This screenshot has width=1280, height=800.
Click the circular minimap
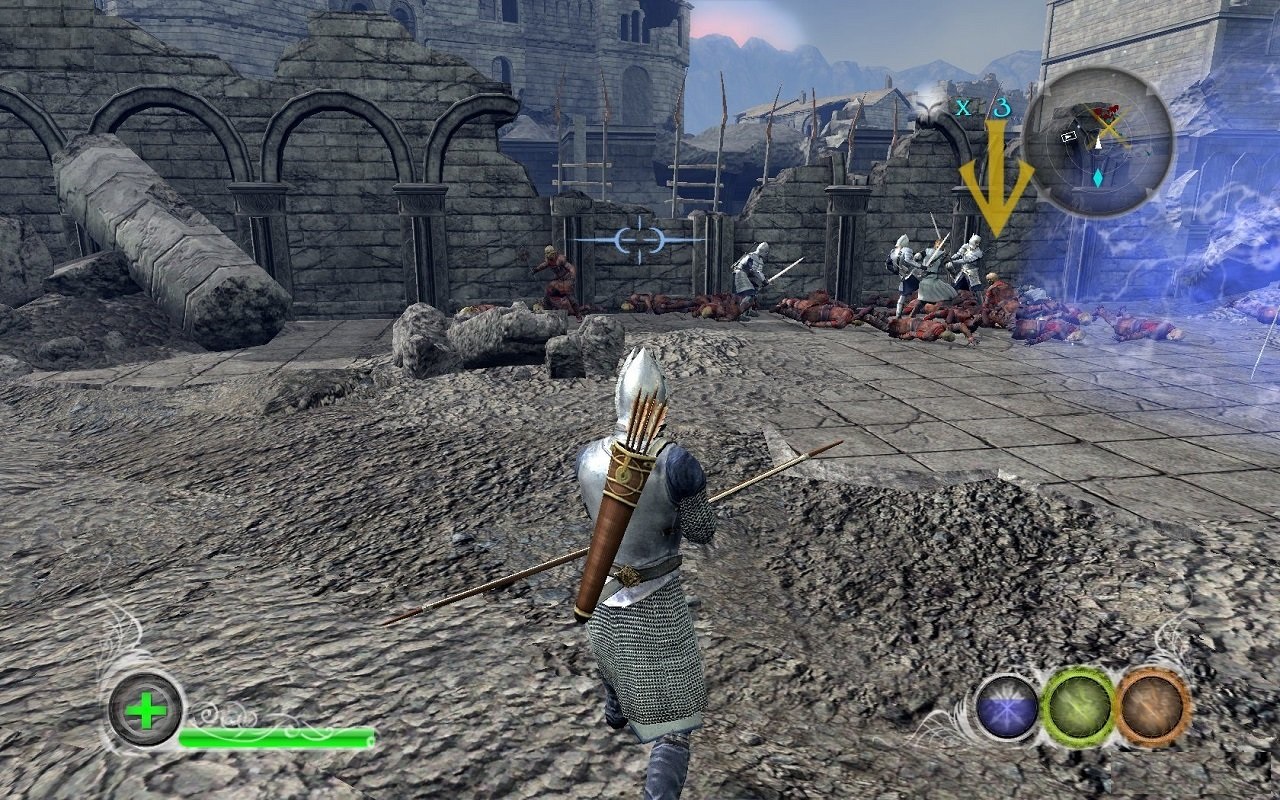[1099, 142]
